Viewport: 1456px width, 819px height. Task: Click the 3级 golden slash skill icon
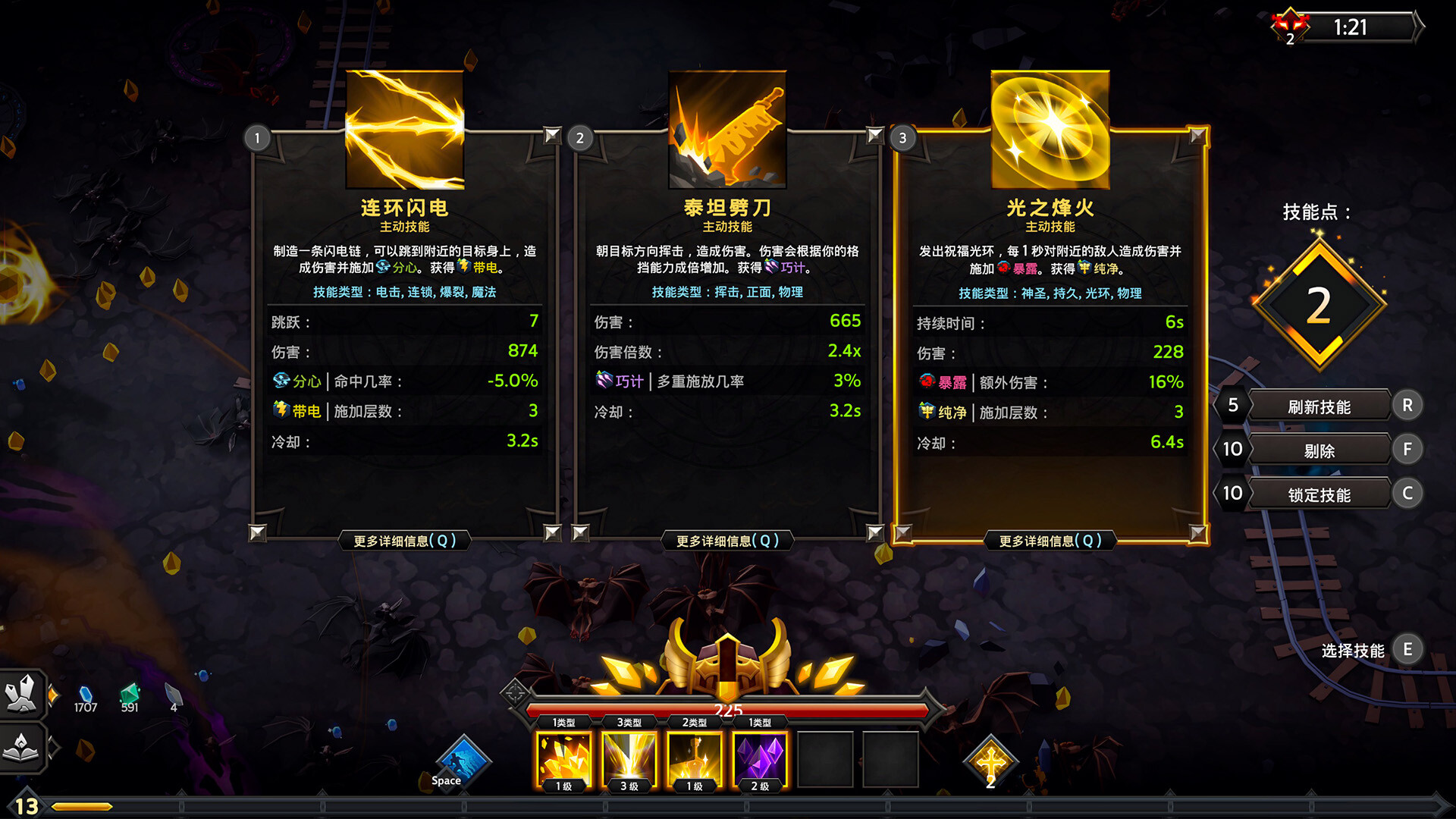[627, 757]
